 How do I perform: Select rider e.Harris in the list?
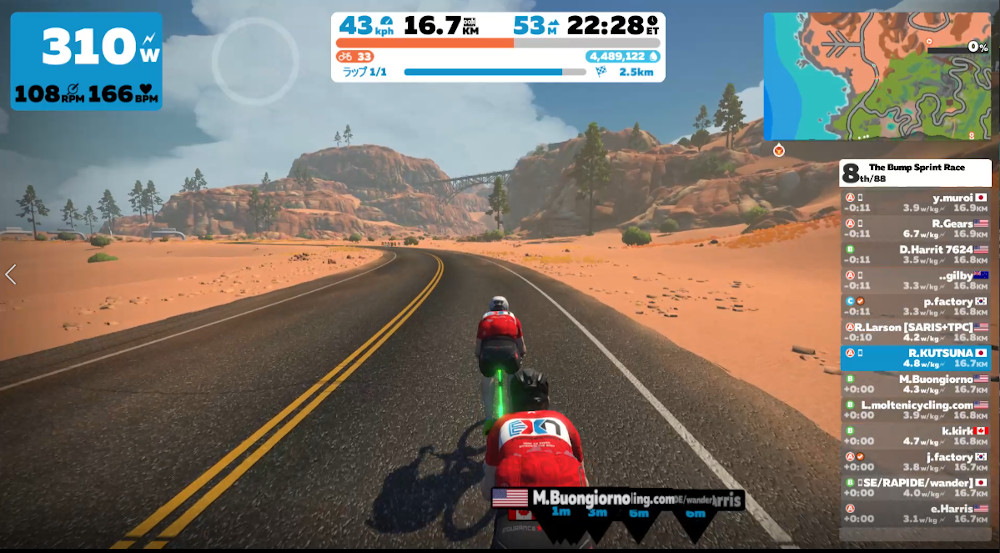point(915,514)
